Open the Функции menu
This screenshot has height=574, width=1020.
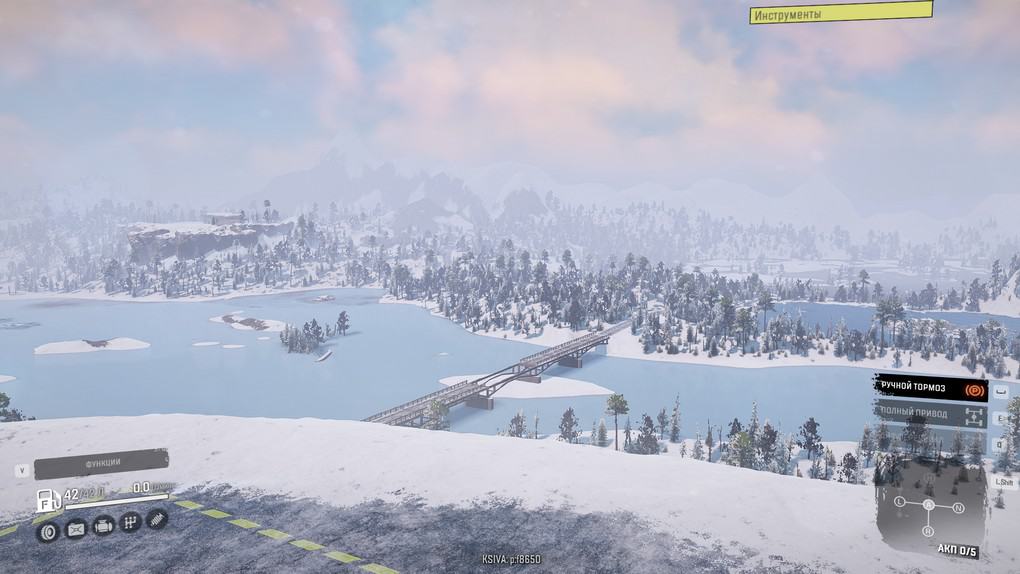102,463
